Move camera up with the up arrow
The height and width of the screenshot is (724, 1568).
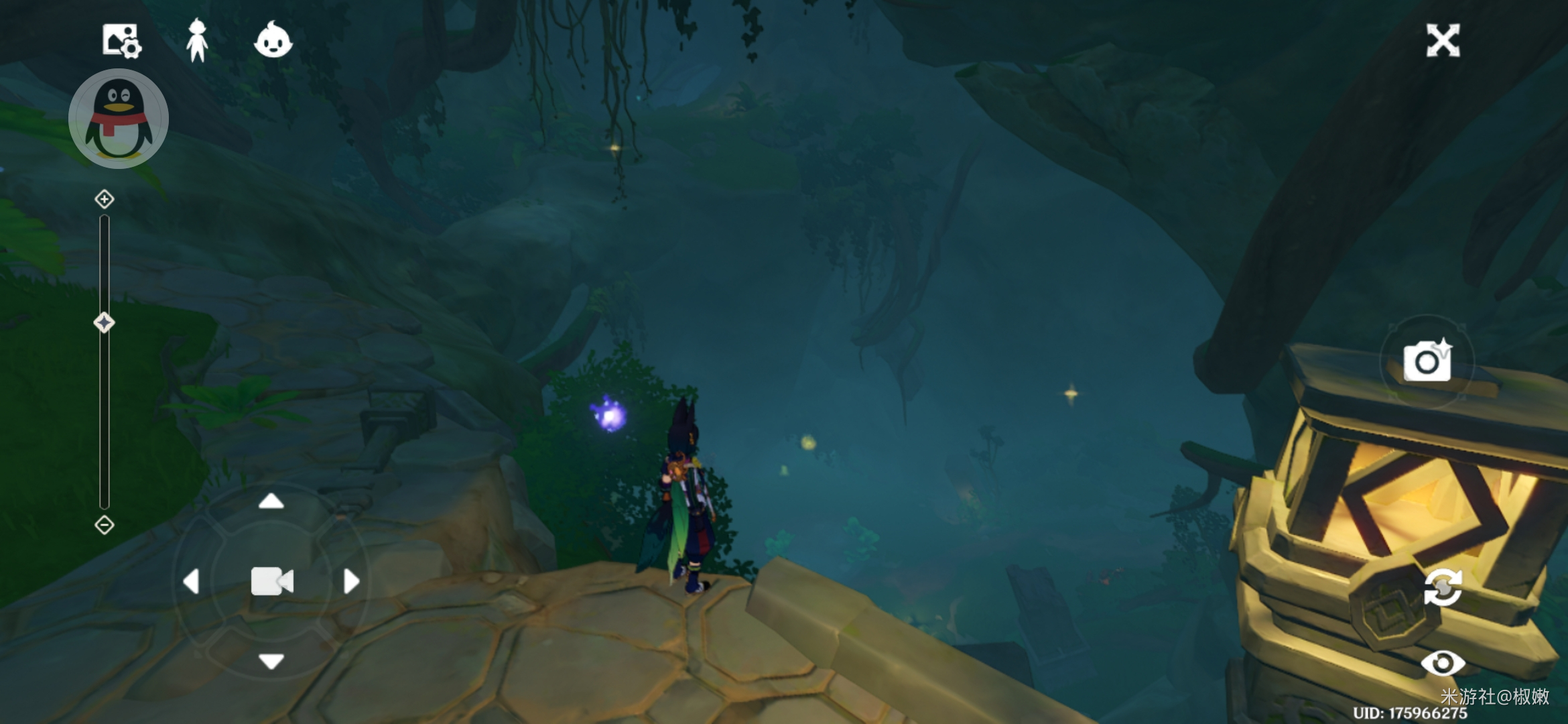pos(271,501)
